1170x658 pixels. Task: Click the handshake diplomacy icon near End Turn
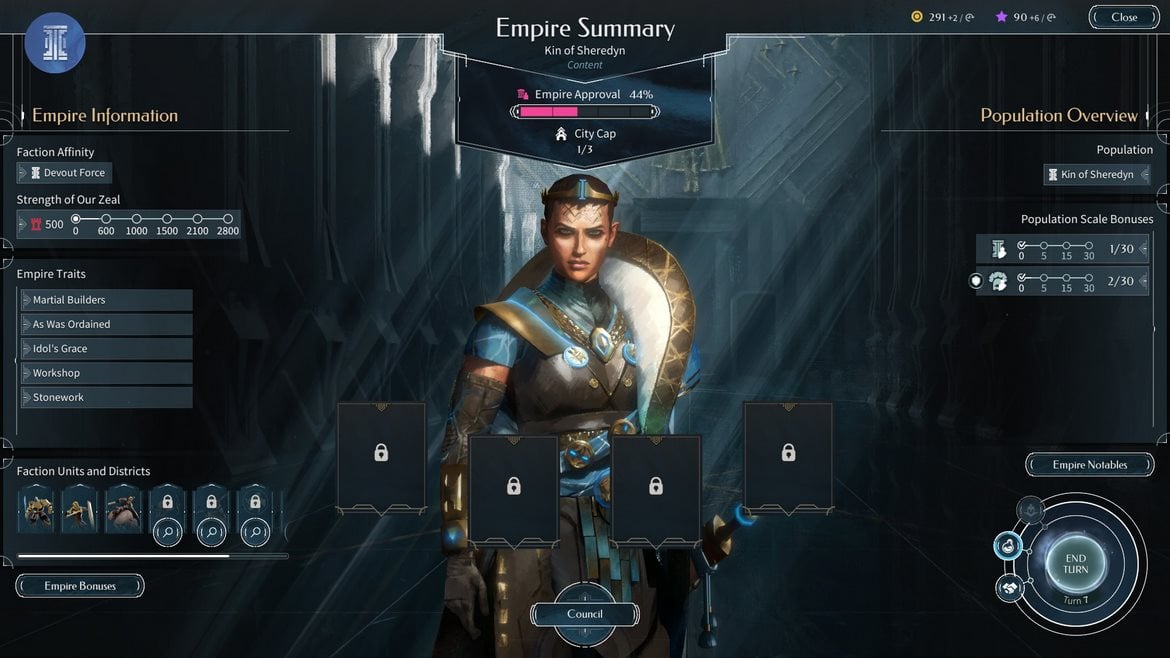pyautogui.click(x=1009, y=587)
